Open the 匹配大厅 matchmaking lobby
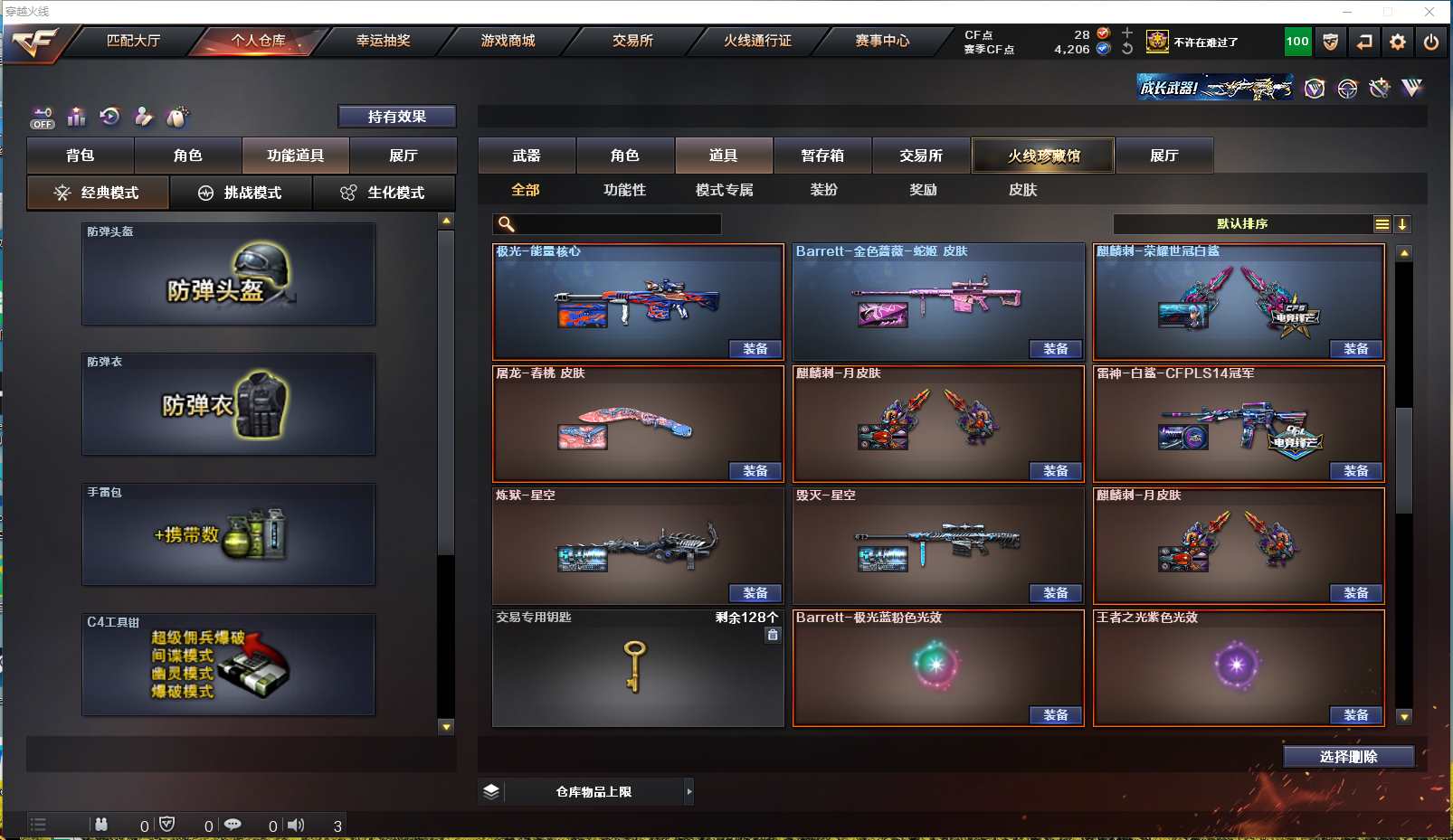Screen dimensions: 1453x840 pyautogui.click(x=133, y=41)
